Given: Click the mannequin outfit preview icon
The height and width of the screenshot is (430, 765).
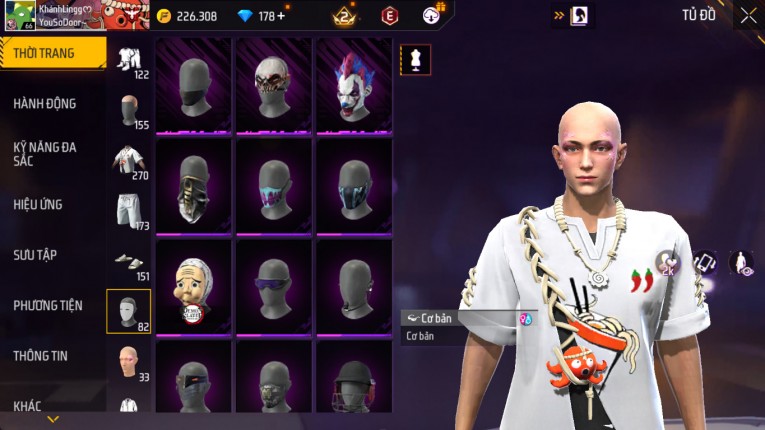Looking at the screenshot, I should coord(415,60).
